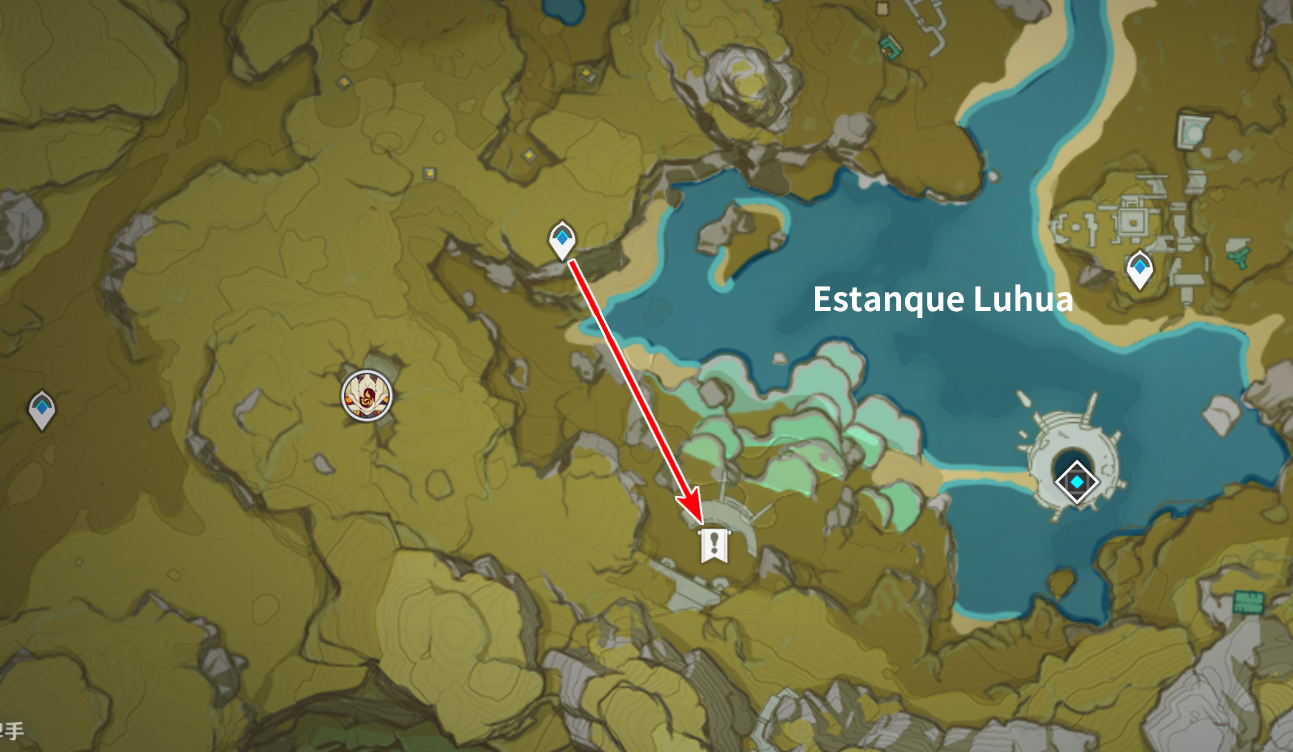This screenshot has height=752, width=1293.
Task: Open the quest exclamation banner marker
Action: tap(713, 546)
